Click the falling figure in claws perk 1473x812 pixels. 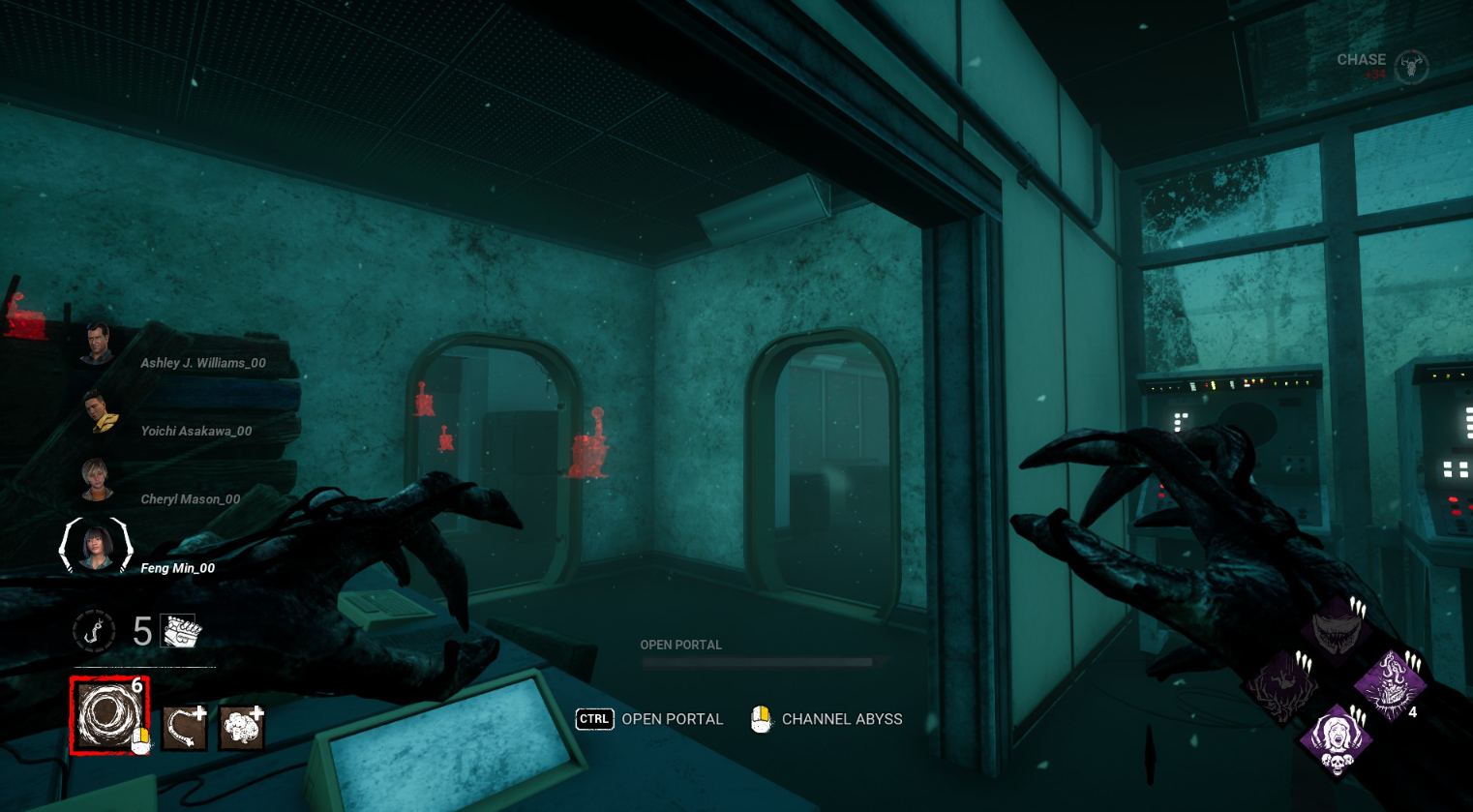pos(1282,685)
